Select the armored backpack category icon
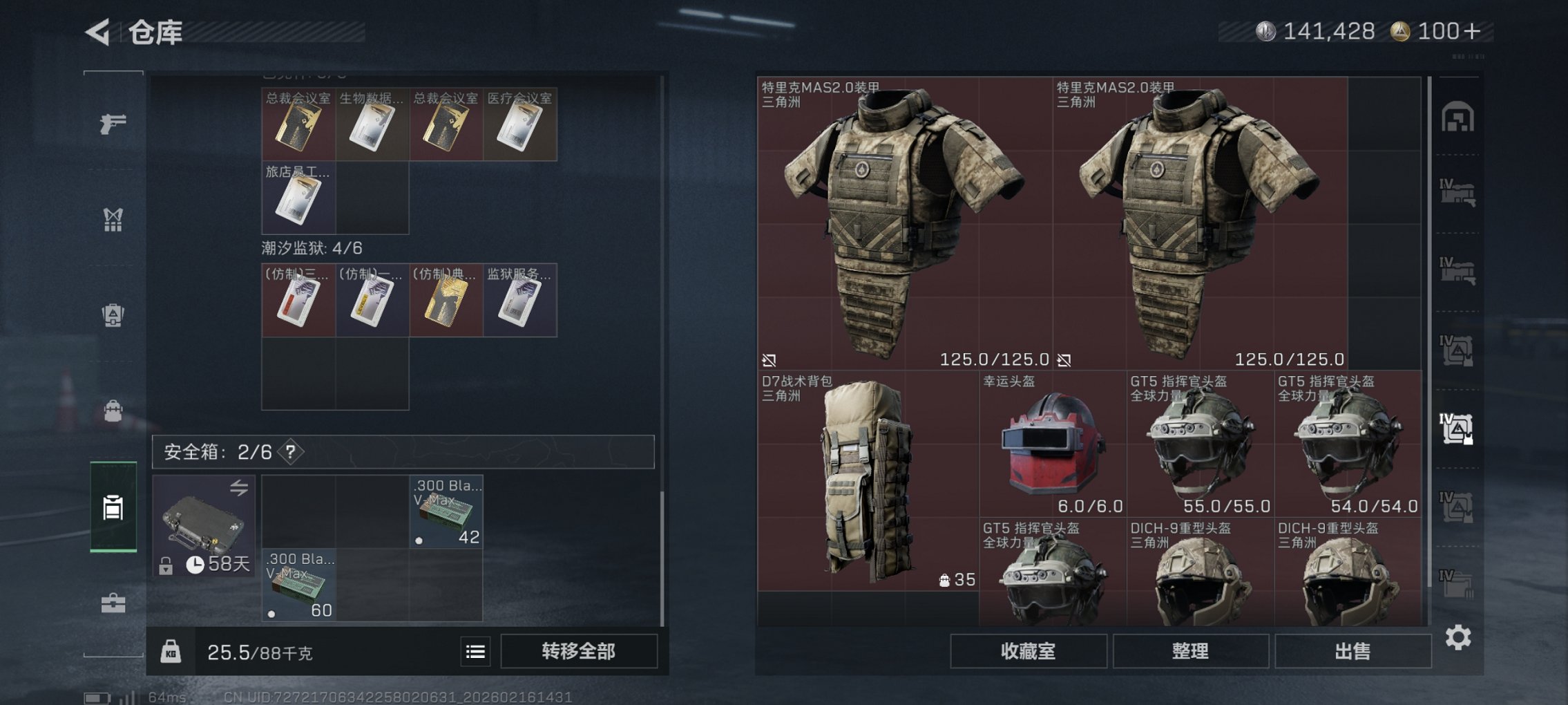Viewport: 1568px width, 705px height. click(113, 314)
